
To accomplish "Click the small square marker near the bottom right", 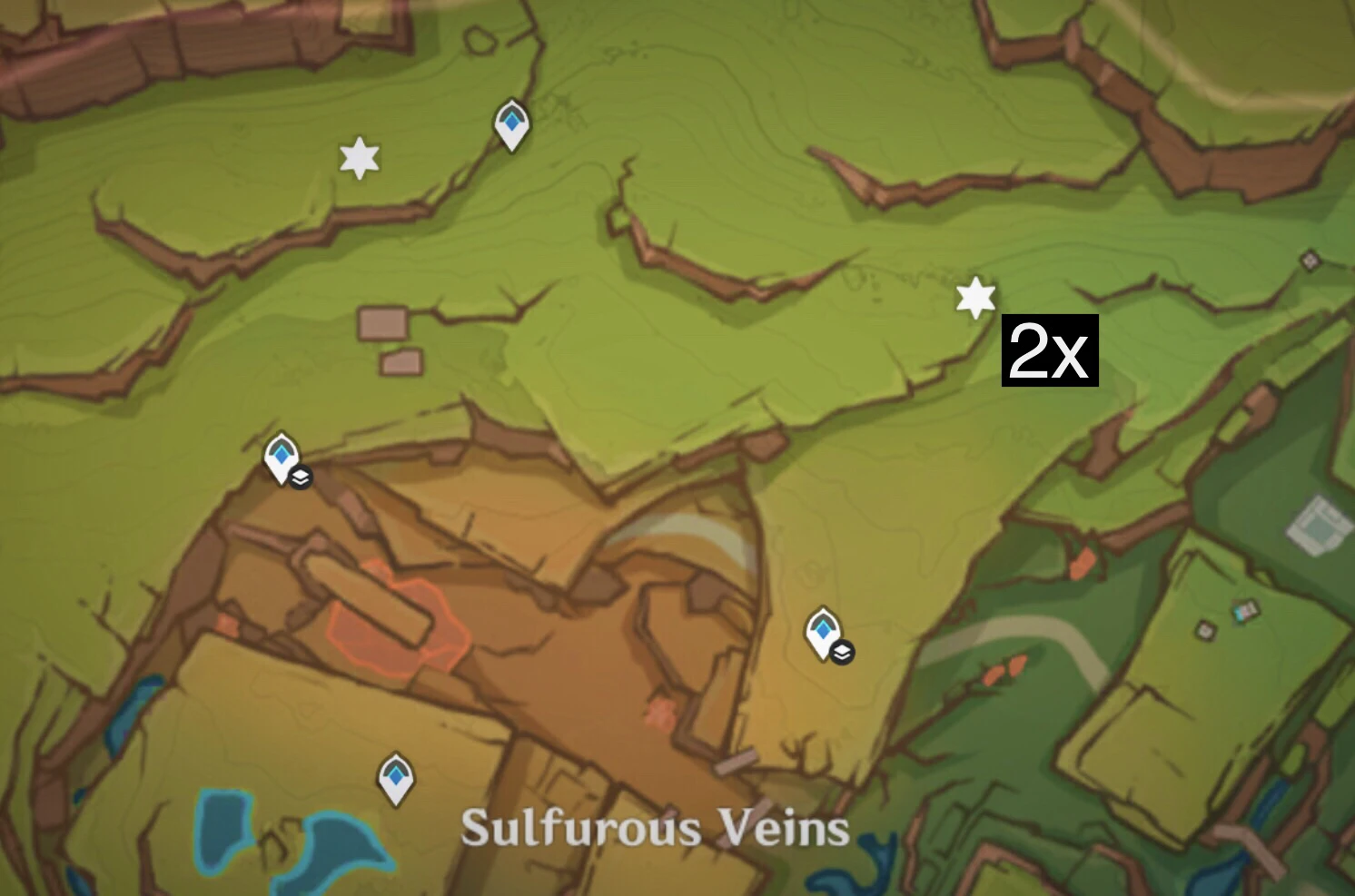I will [x=1205, y=630].
